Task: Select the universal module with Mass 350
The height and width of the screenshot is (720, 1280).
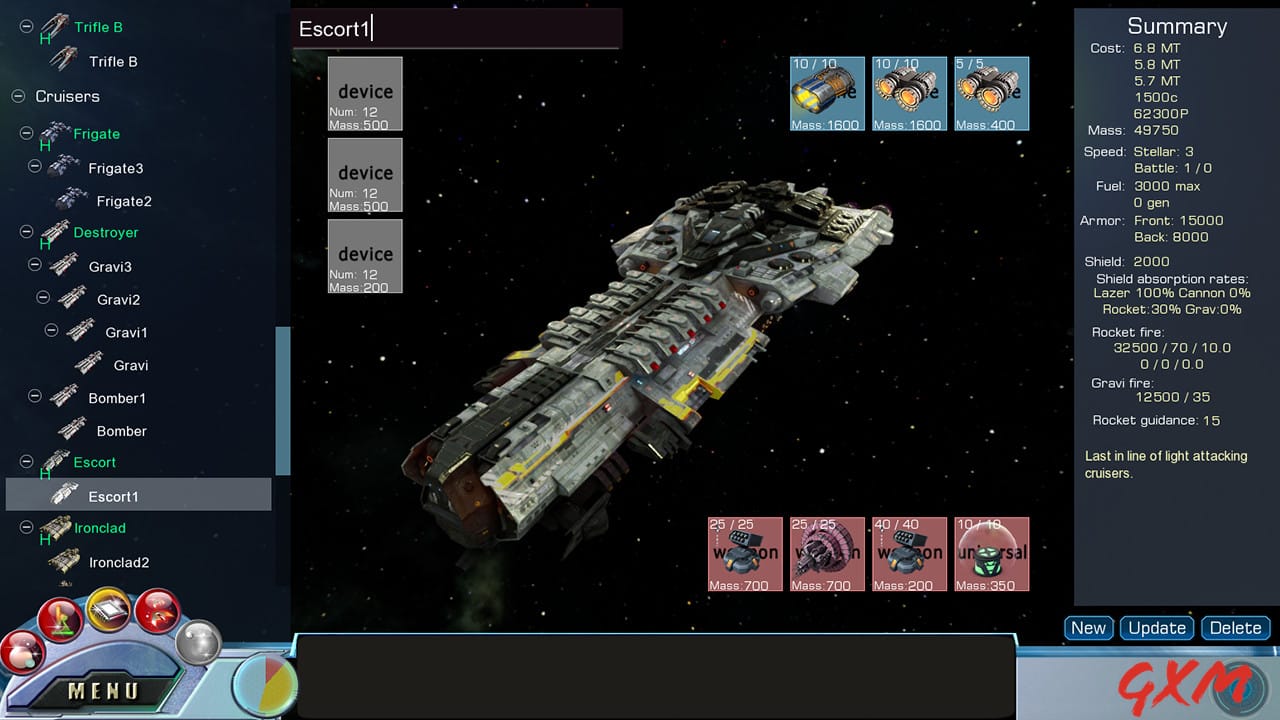Action: click(991, 554)
